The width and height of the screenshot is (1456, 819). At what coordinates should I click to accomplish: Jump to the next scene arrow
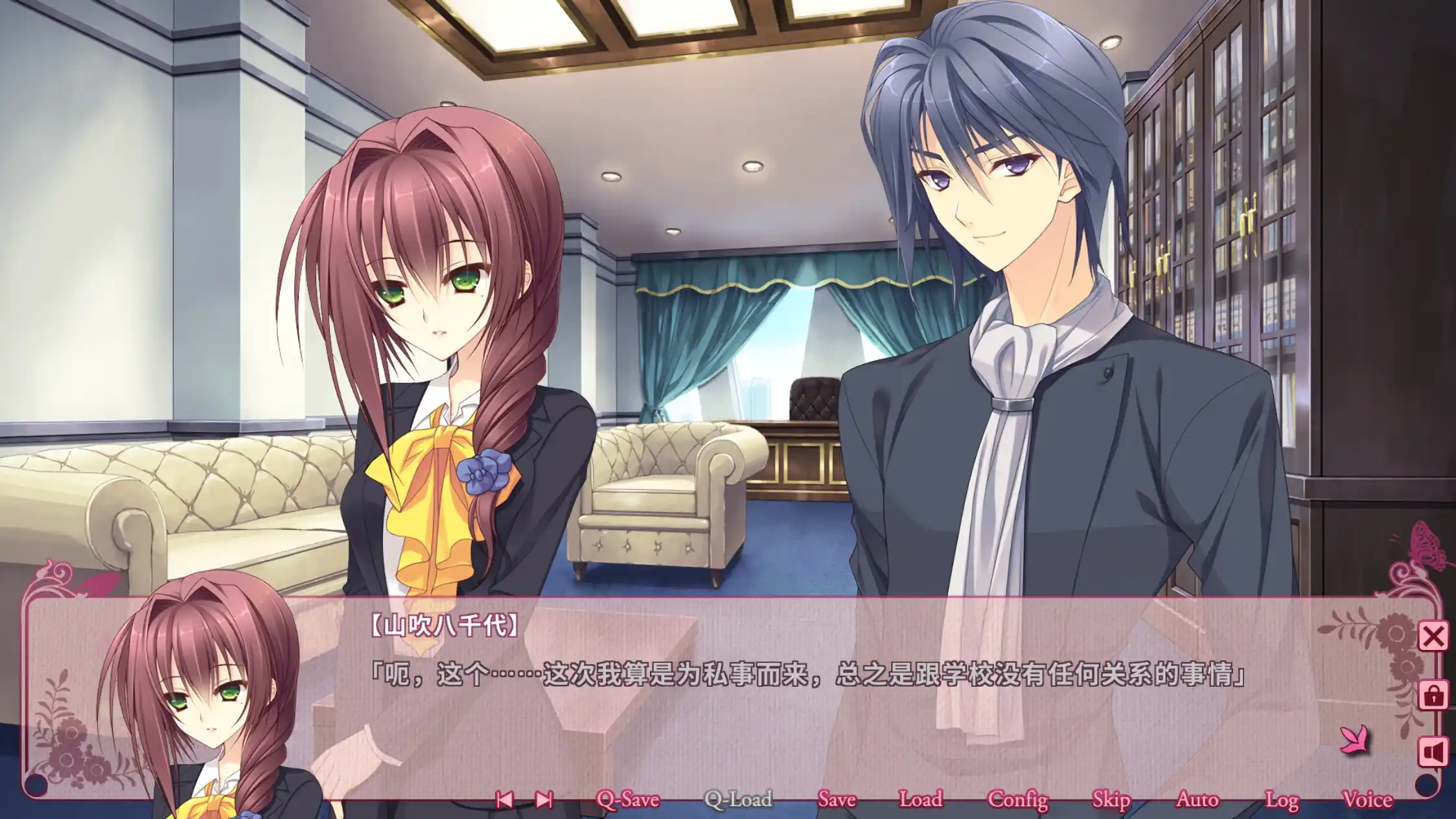(x=544, y=800)
